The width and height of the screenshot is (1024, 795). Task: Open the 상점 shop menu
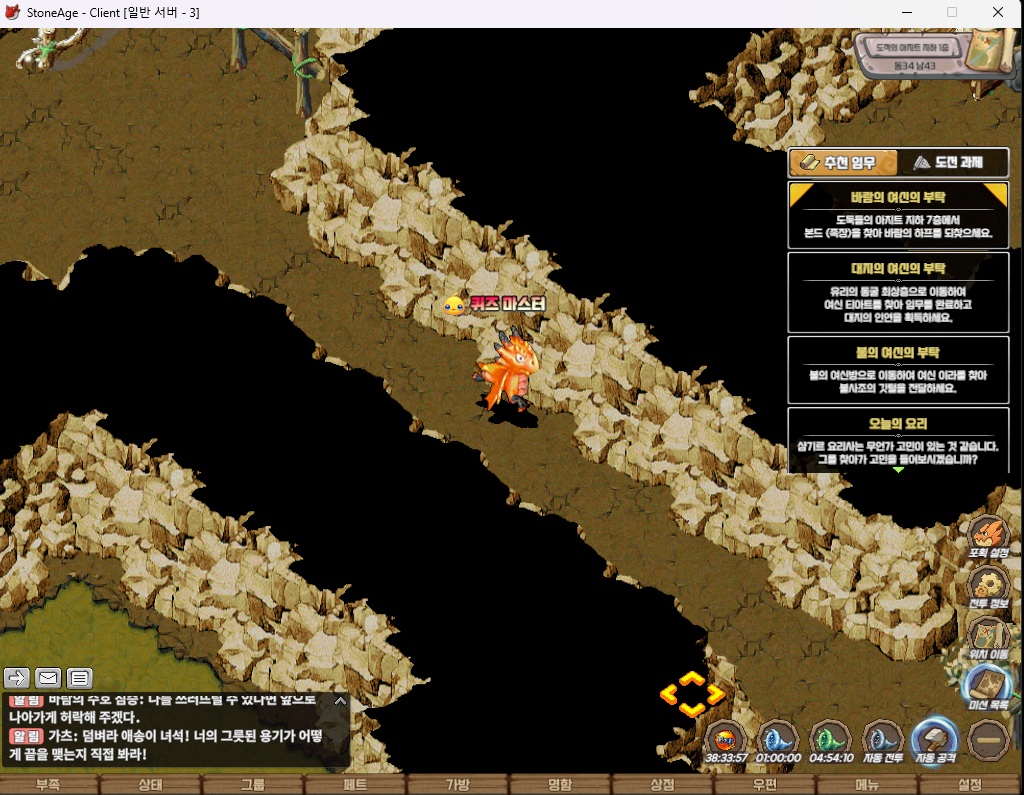point(662,785)
